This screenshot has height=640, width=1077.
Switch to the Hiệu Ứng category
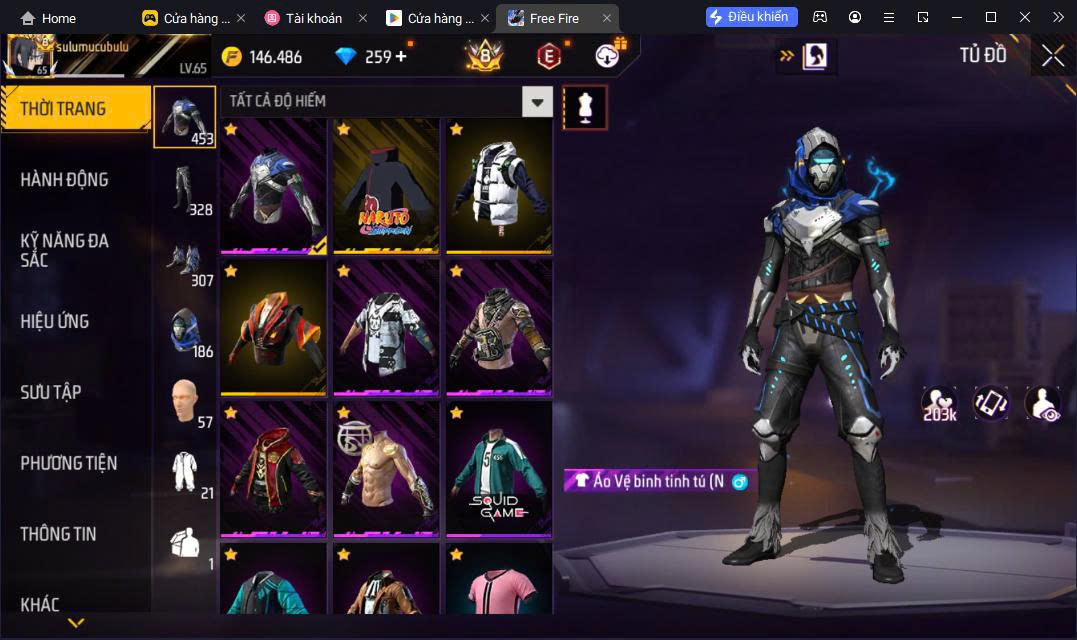(x=55, y=321)
